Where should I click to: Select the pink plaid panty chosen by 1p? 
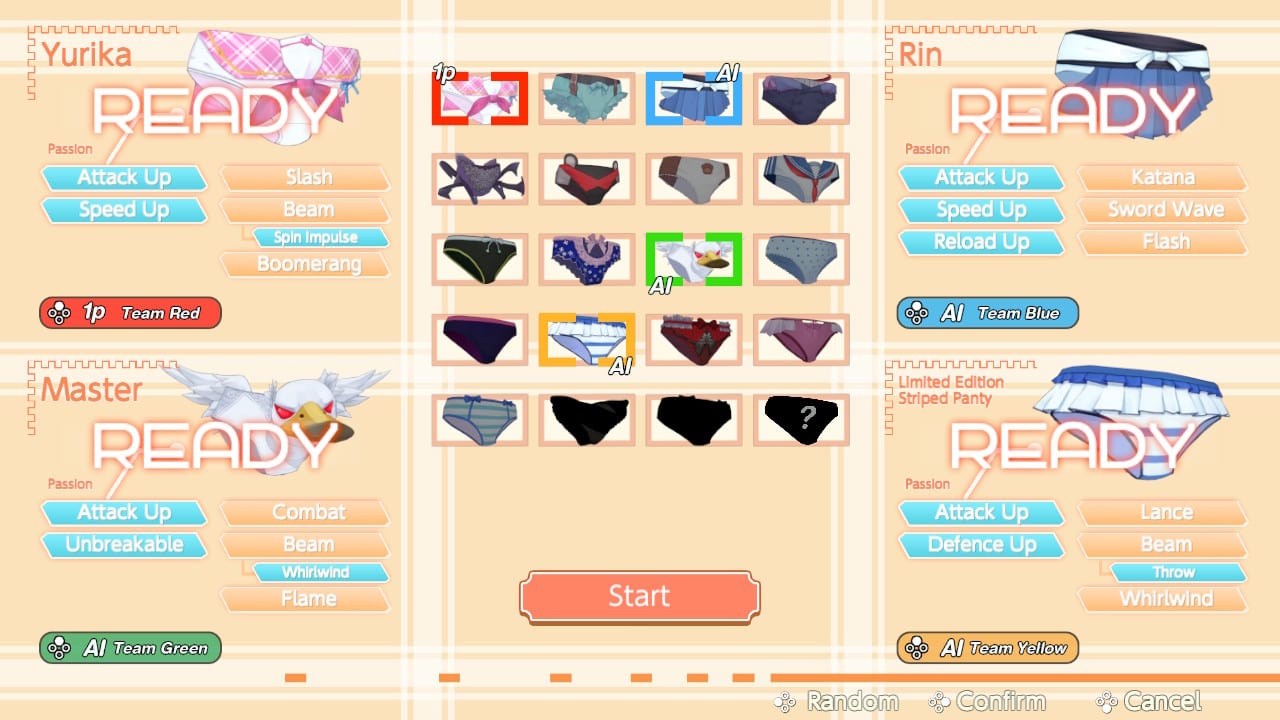pyautogui.click(x=480, y=98)
